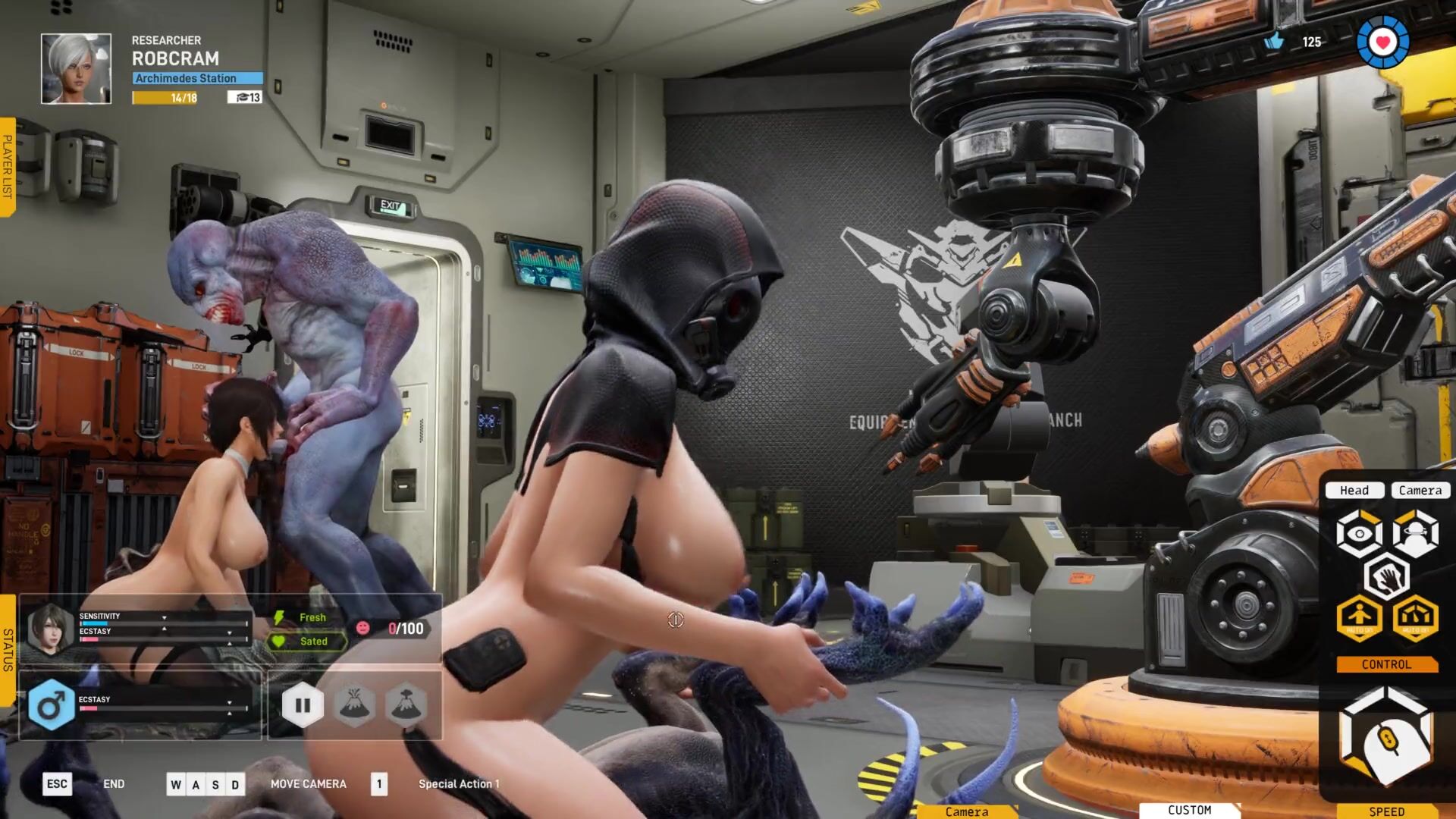Open the CUSTOM panel tab
The image size is (1456, 819).
(1189, 811)
